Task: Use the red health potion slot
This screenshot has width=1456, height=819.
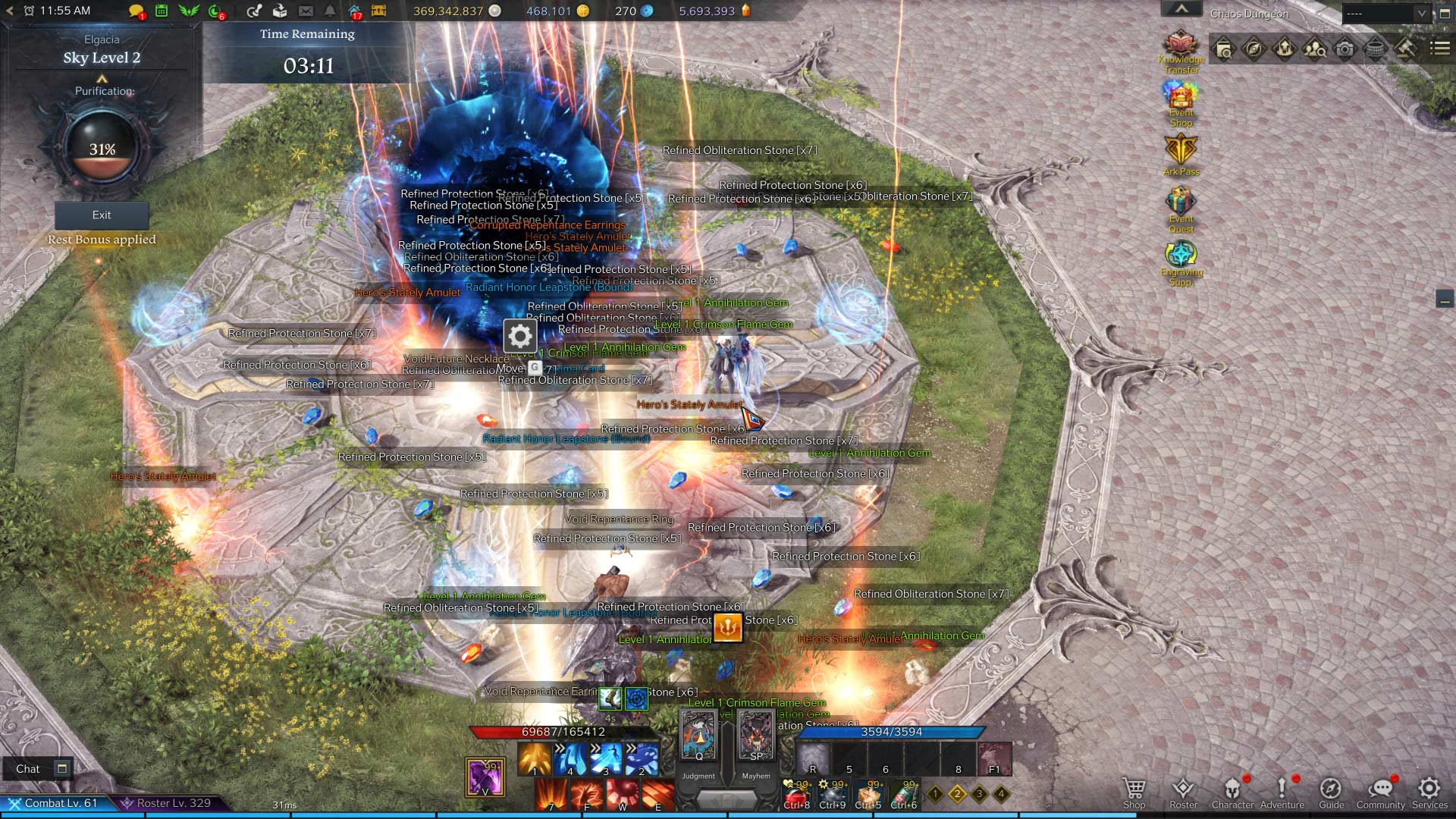Action: pyautogui.click(x=795, y=795)
